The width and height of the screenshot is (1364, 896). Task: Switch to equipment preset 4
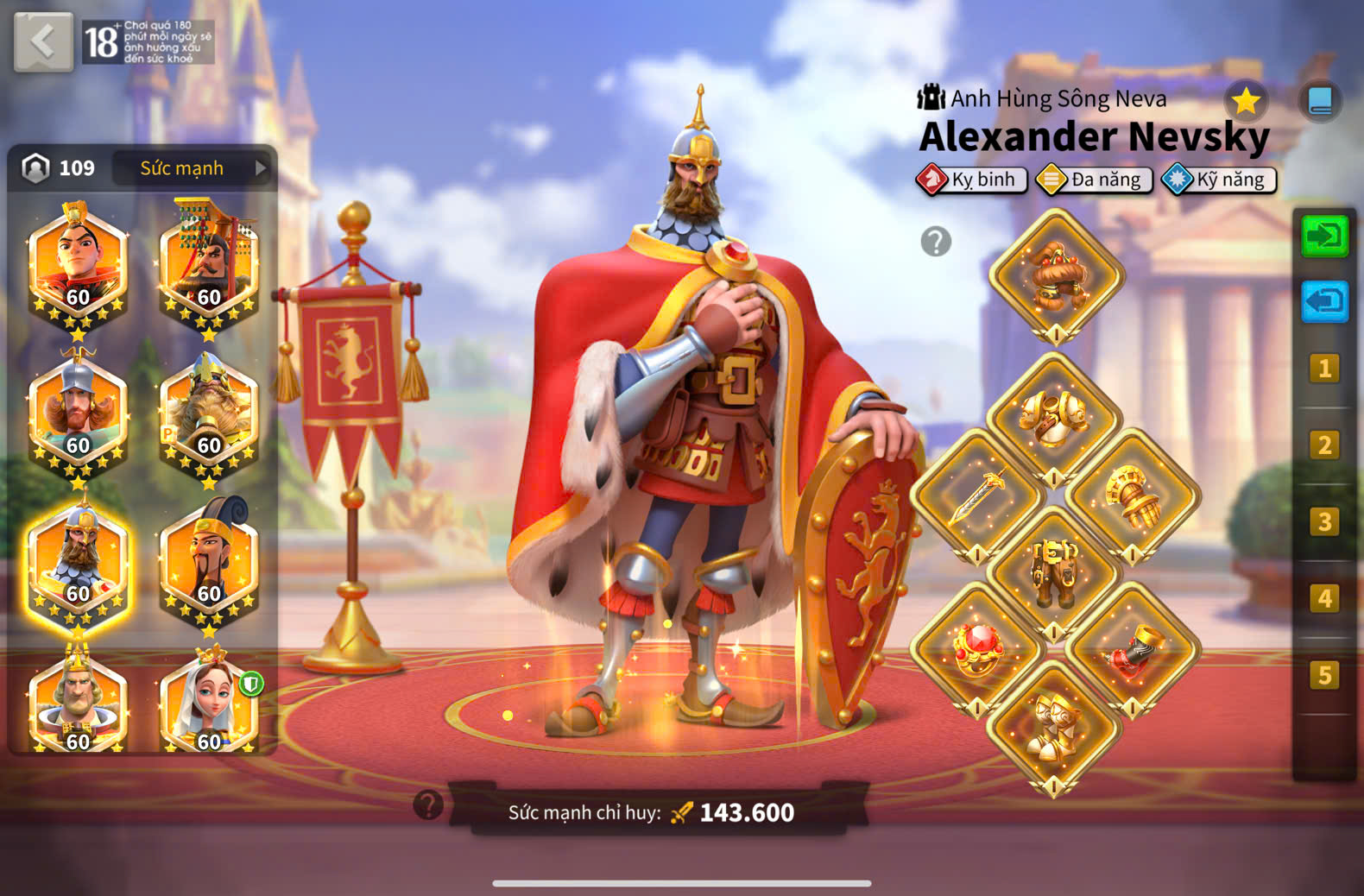[x=1324, y=597]
